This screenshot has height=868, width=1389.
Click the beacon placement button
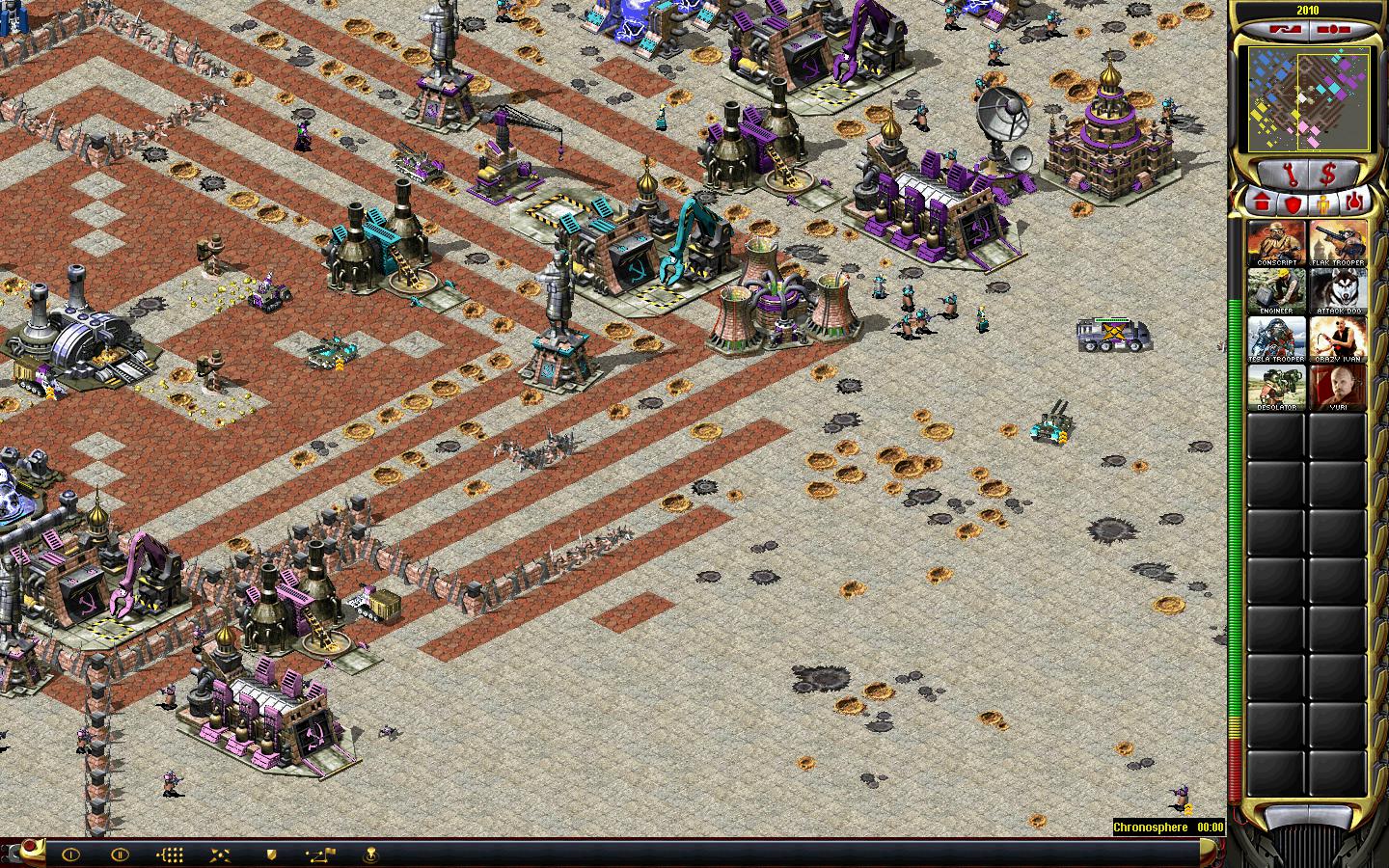(x=370, y=854)
